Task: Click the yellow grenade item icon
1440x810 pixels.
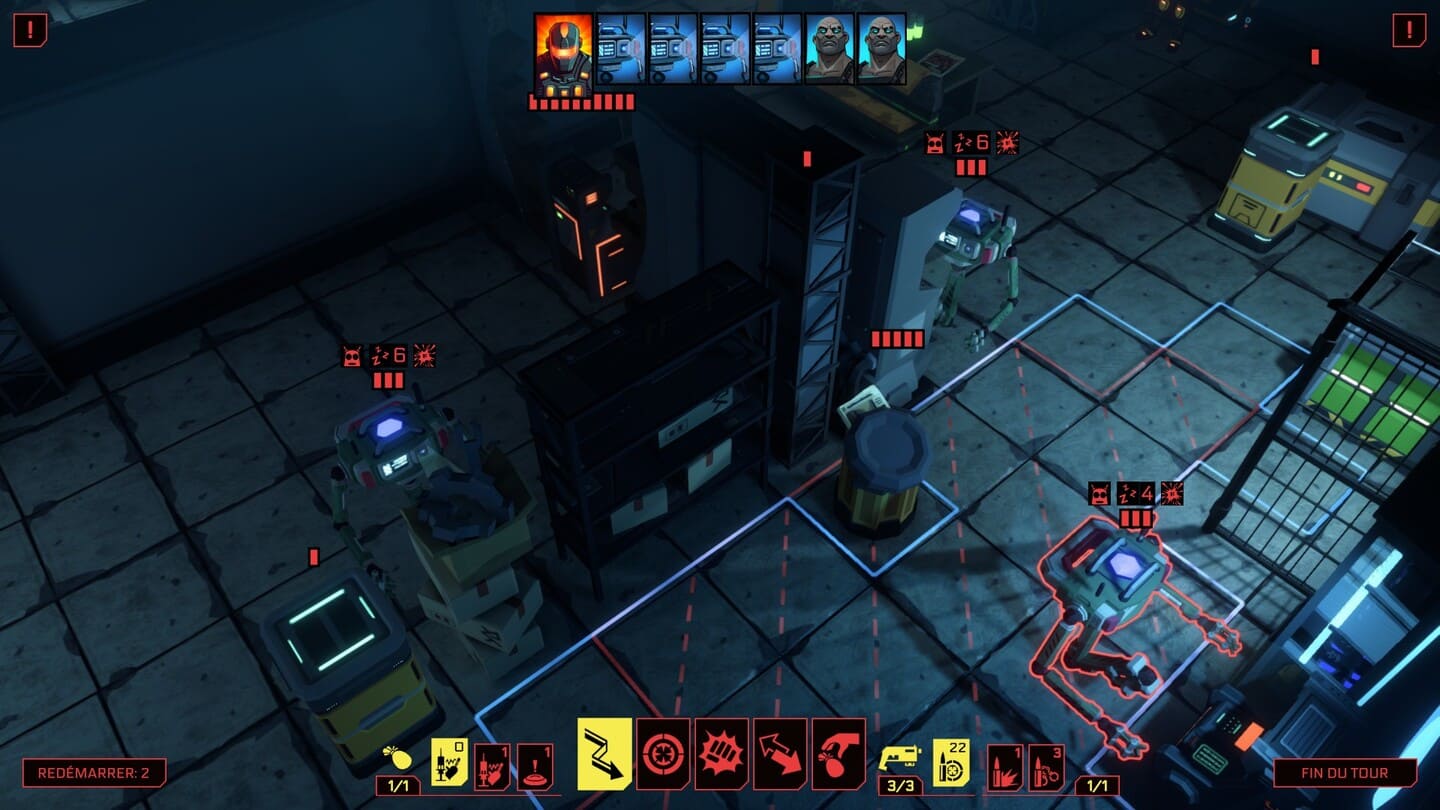Action: 397,757
